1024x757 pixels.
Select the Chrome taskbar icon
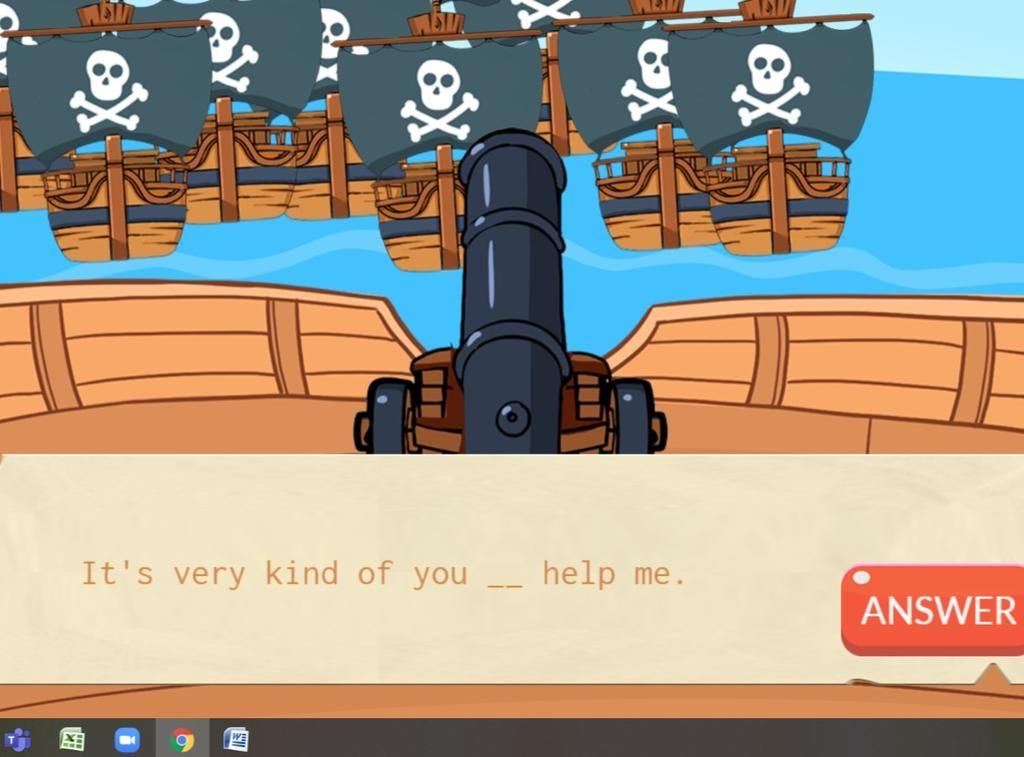[182, 740]
